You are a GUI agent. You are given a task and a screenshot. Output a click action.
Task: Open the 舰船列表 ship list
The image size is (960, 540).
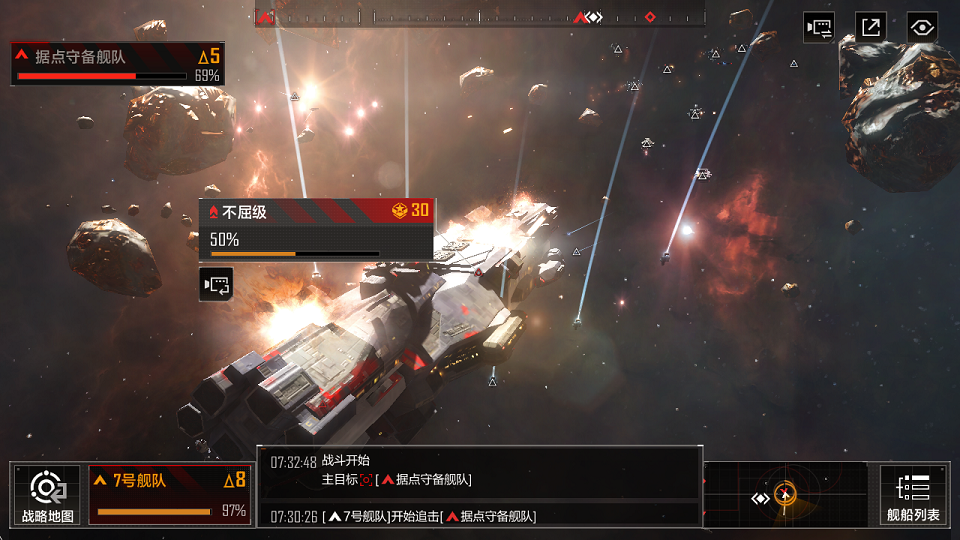[913, 495]
